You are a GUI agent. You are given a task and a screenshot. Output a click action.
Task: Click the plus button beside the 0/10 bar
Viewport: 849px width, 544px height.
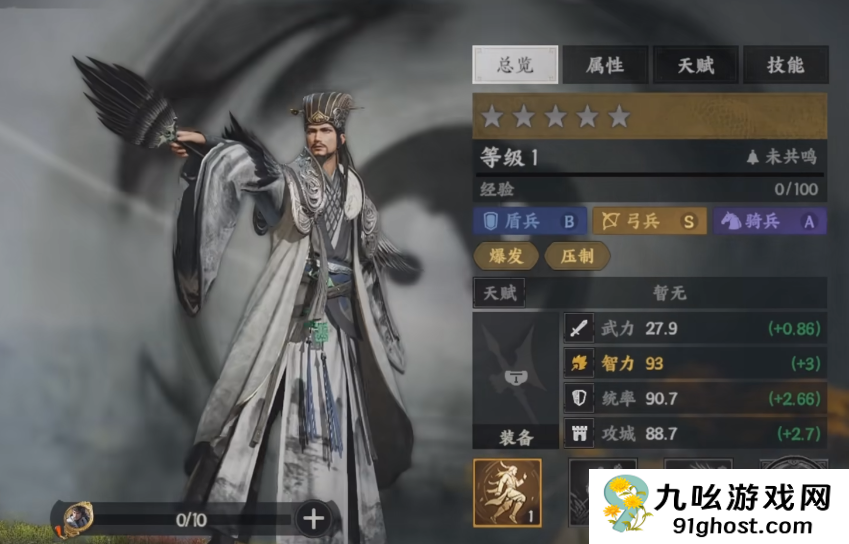[x=313, y=518]
